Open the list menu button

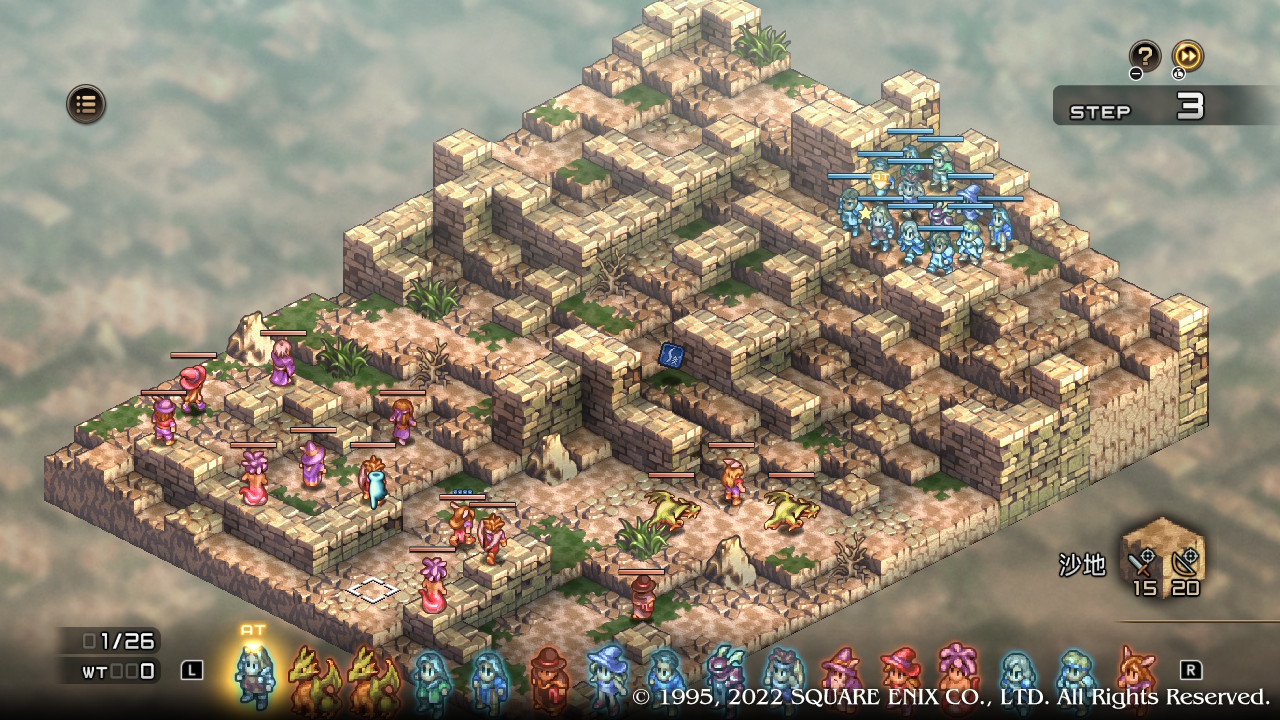[86, 103]
